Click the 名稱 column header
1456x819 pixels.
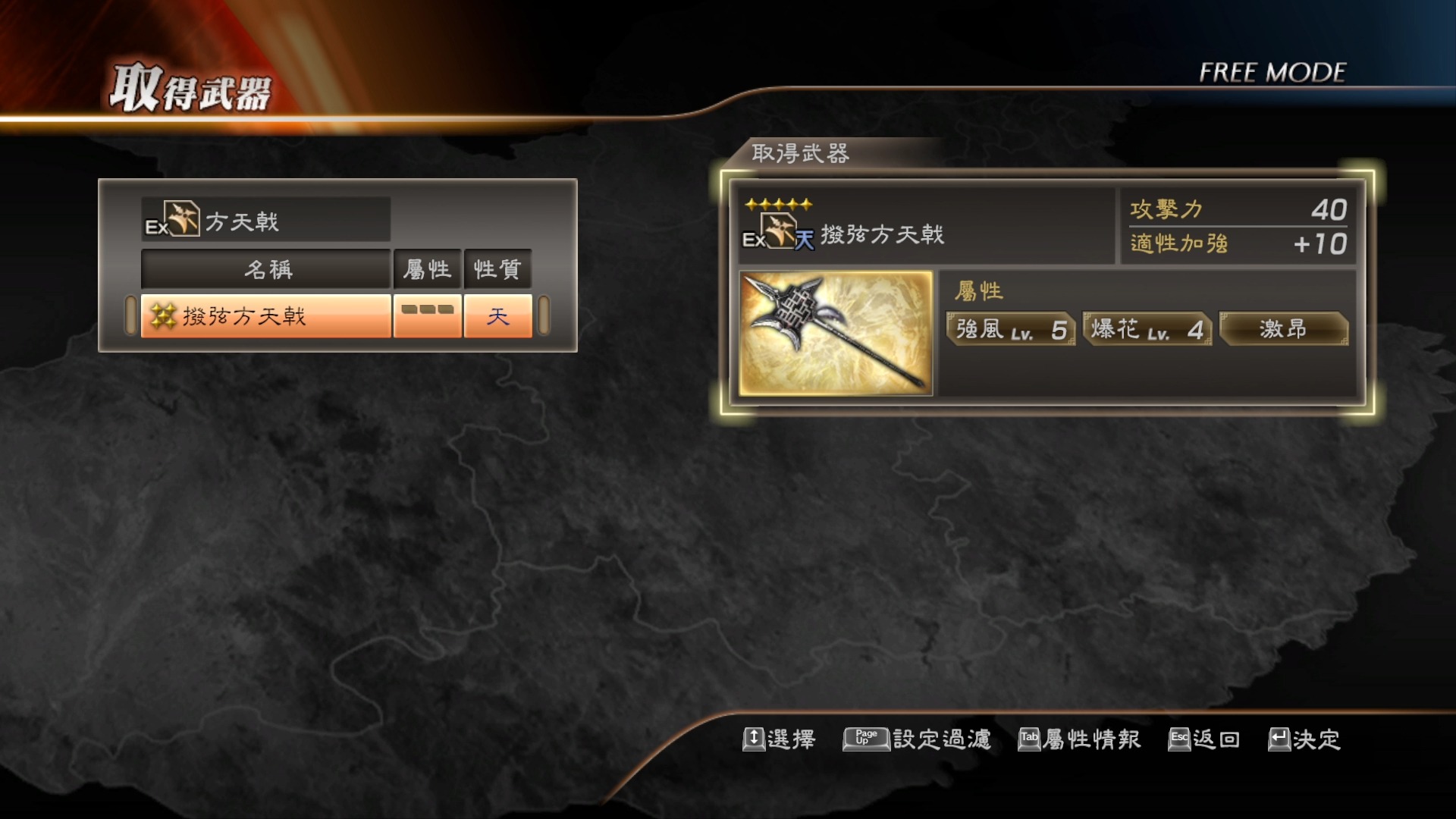coord(266,268)
